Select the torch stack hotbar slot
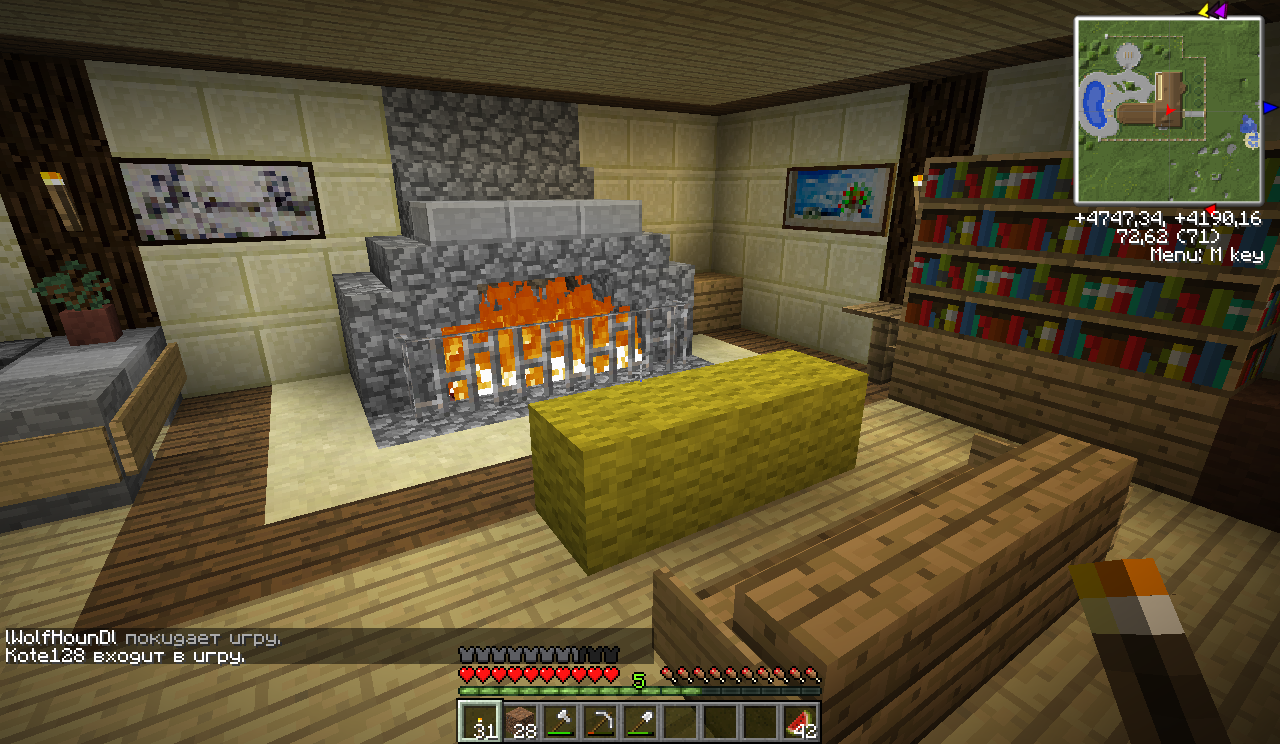Screen dimensions: 1280x744 click(x=479, y=721)
